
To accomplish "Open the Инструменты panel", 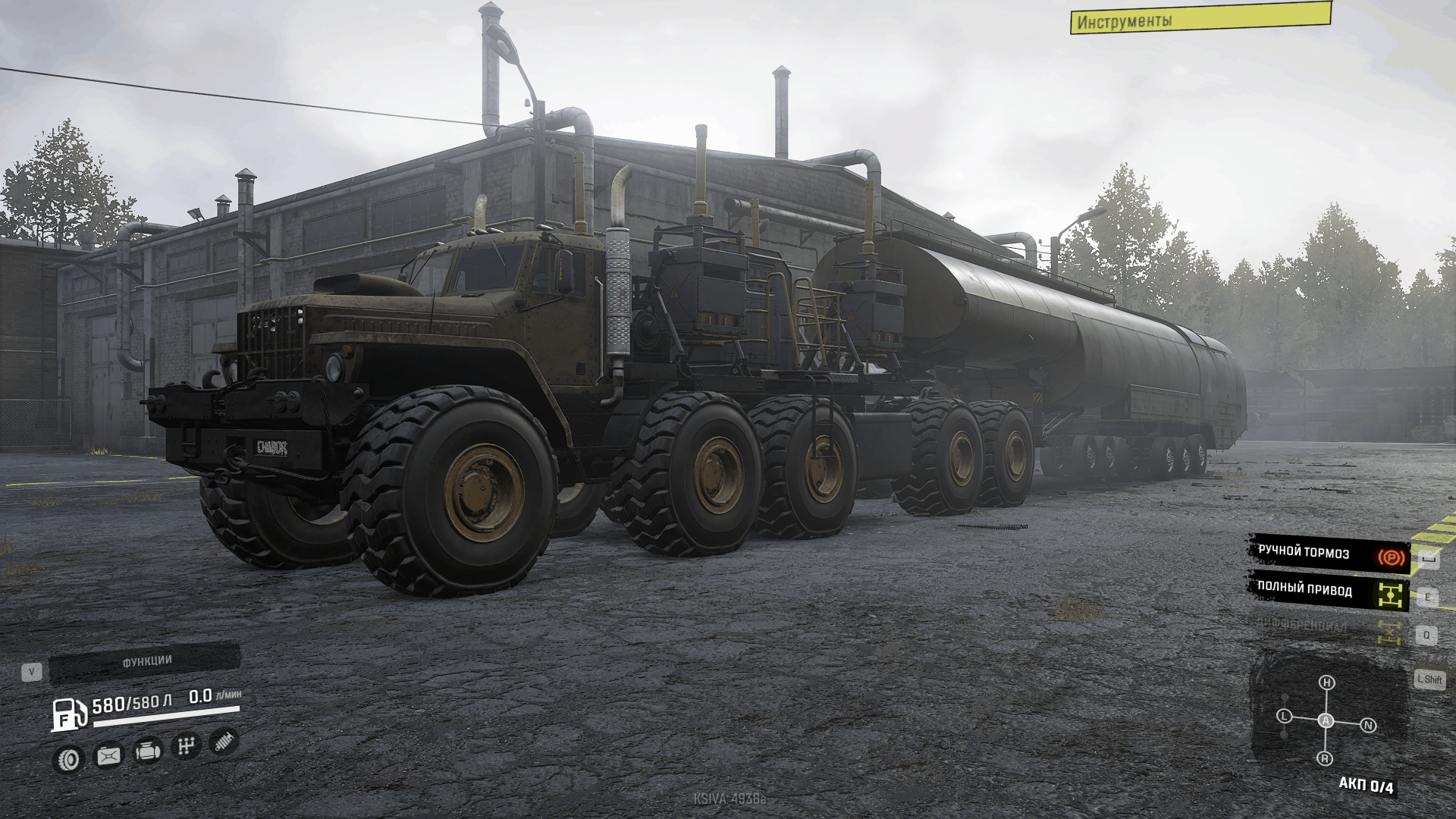I will point(1200,19).
